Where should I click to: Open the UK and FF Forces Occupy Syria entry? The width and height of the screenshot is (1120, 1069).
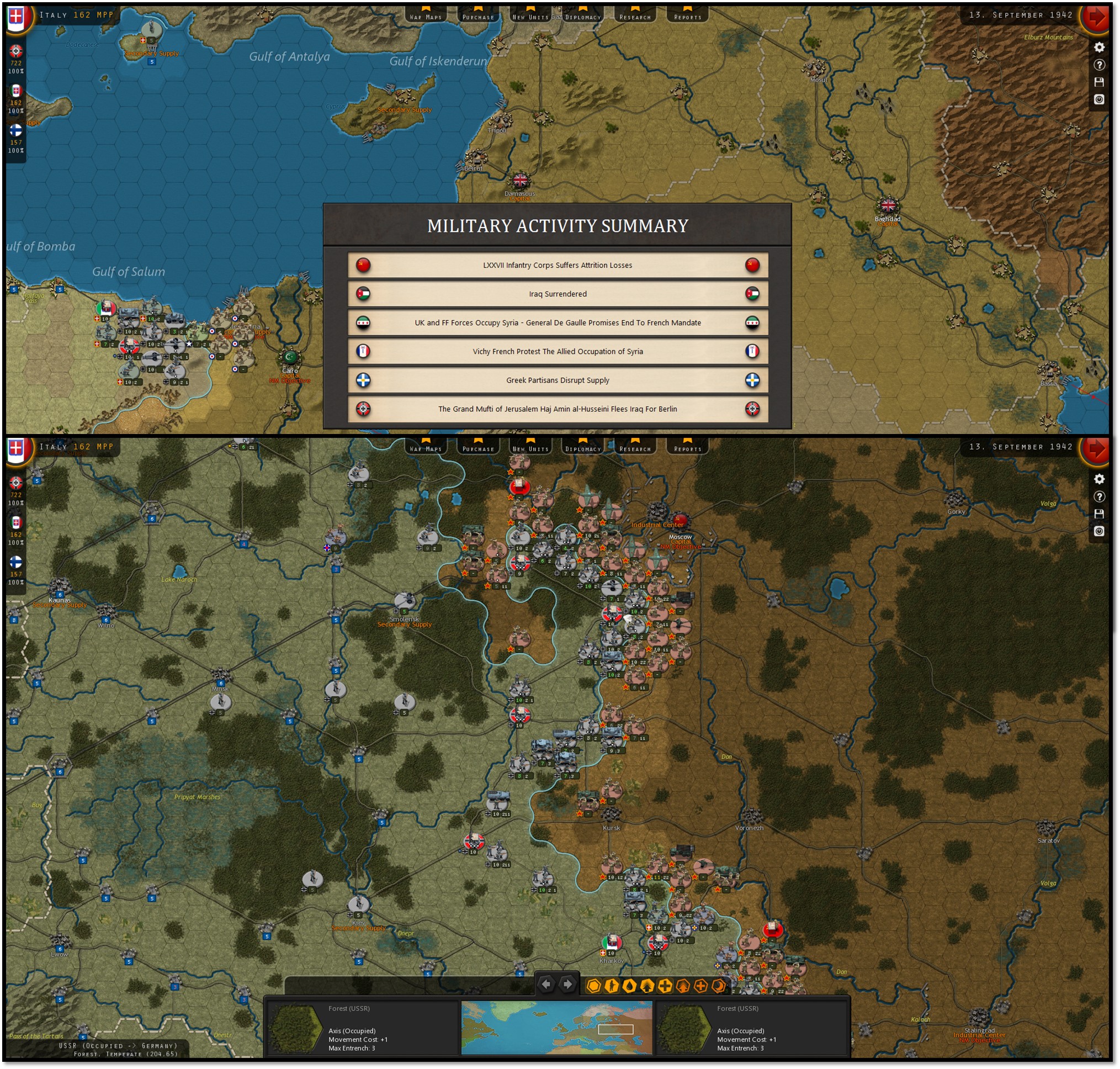tap(557, 322)
